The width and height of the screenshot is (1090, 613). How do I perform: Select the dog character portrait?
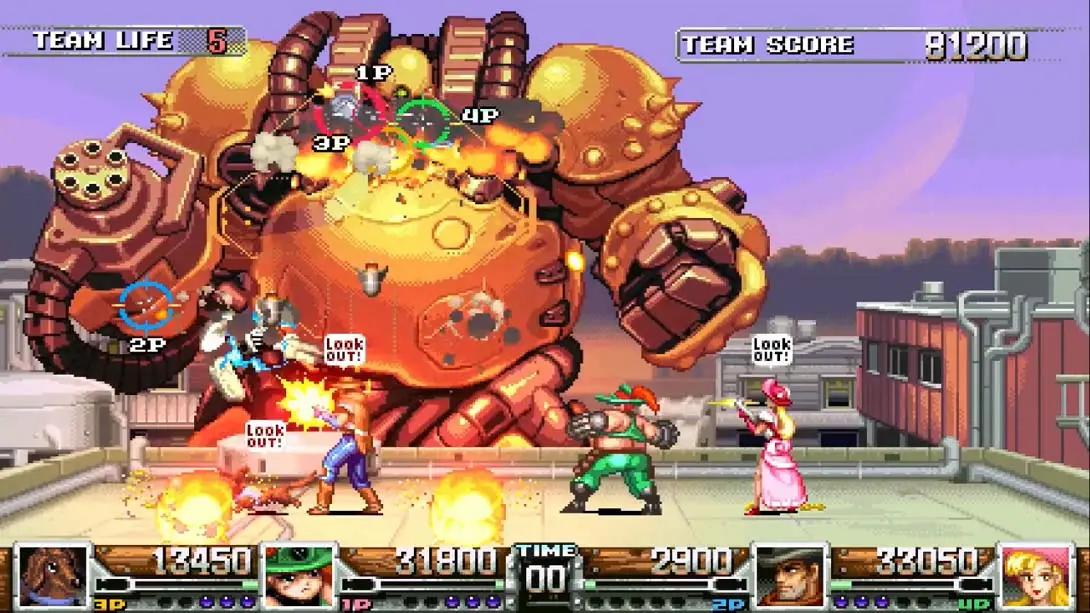[53, 575]
